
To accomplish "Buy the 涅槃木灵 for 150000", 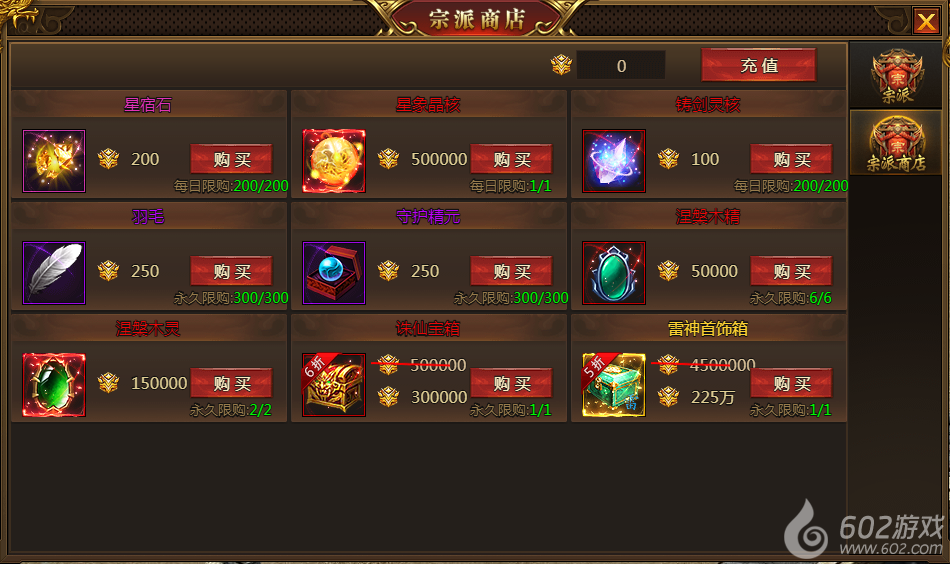I will (231, 383).
